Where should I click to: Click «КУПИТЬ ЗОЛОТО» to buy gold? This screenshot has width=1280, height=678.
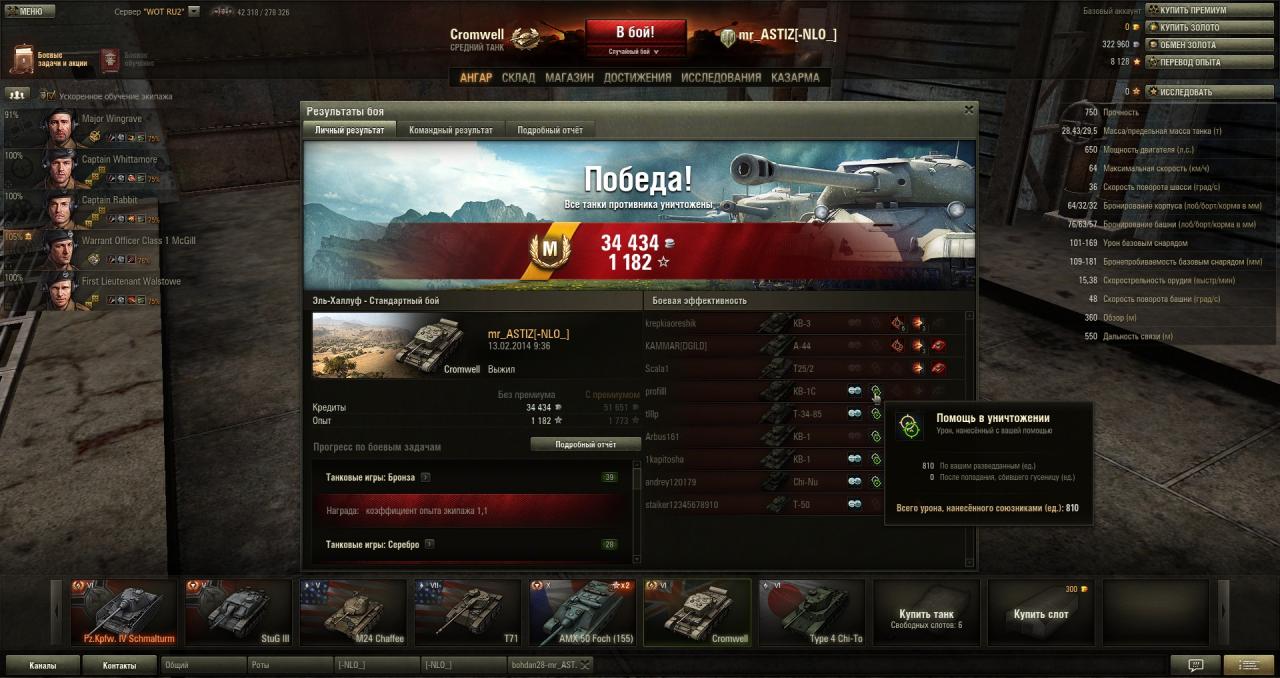click(1190, 27)
